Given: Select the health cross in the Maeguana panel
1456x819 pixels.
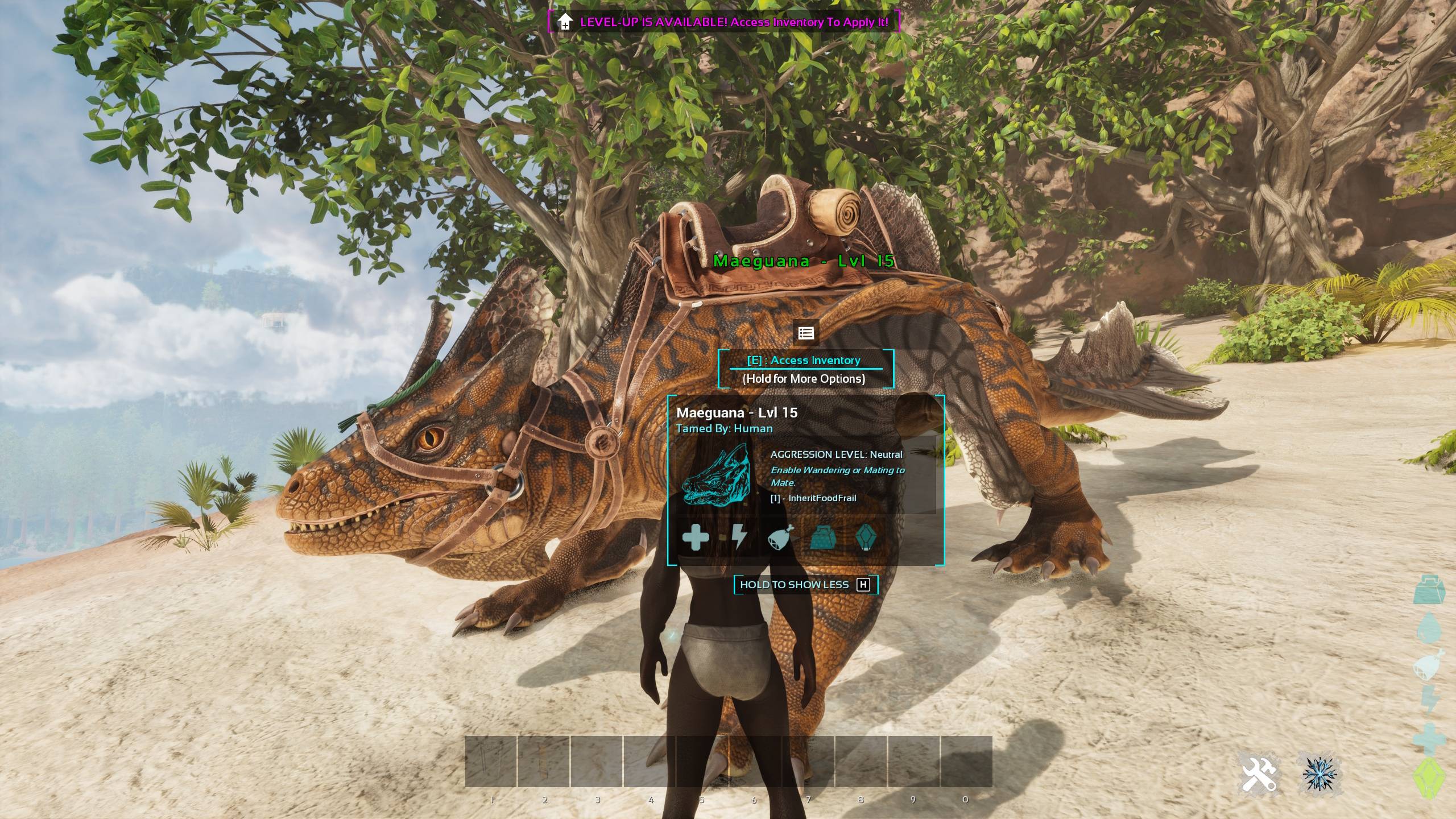Looking at the screenshot, I should pos(696,537).
